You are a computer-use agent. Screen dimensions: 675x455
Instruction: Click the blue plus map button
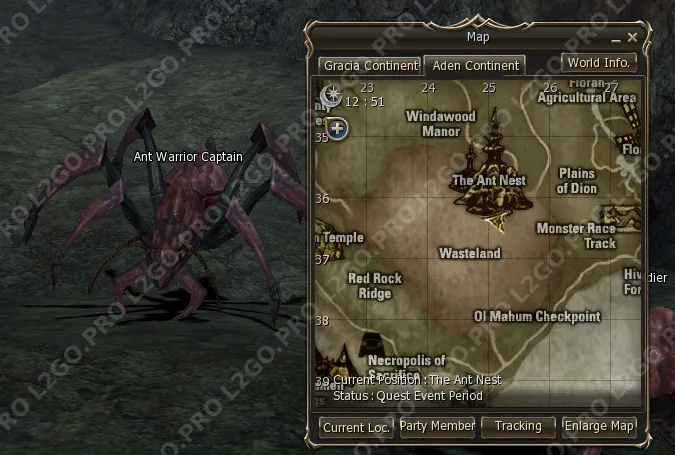337,128
